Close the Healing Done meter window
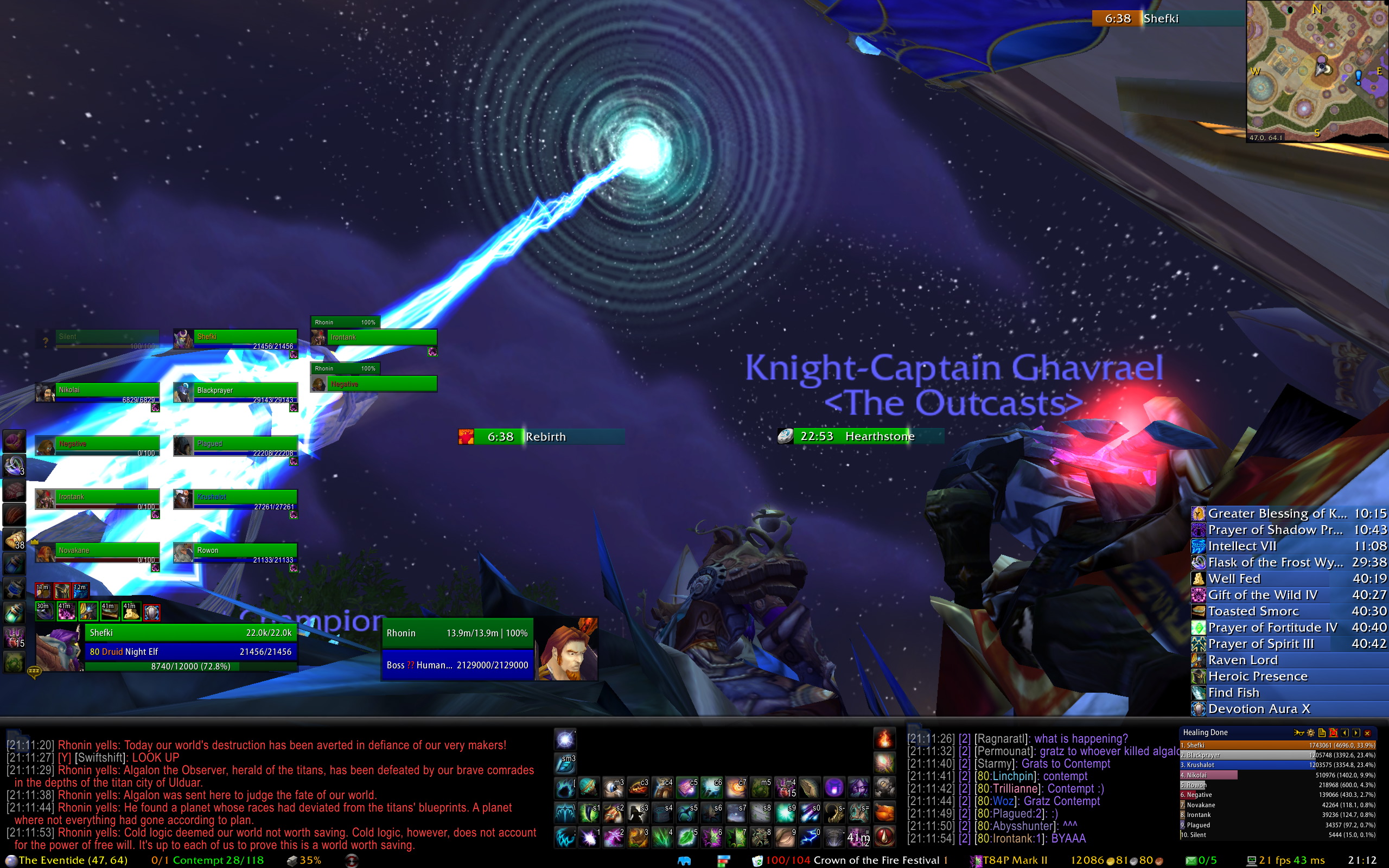The width and height of the screenshot is (1389, 868). (1367, 733)
